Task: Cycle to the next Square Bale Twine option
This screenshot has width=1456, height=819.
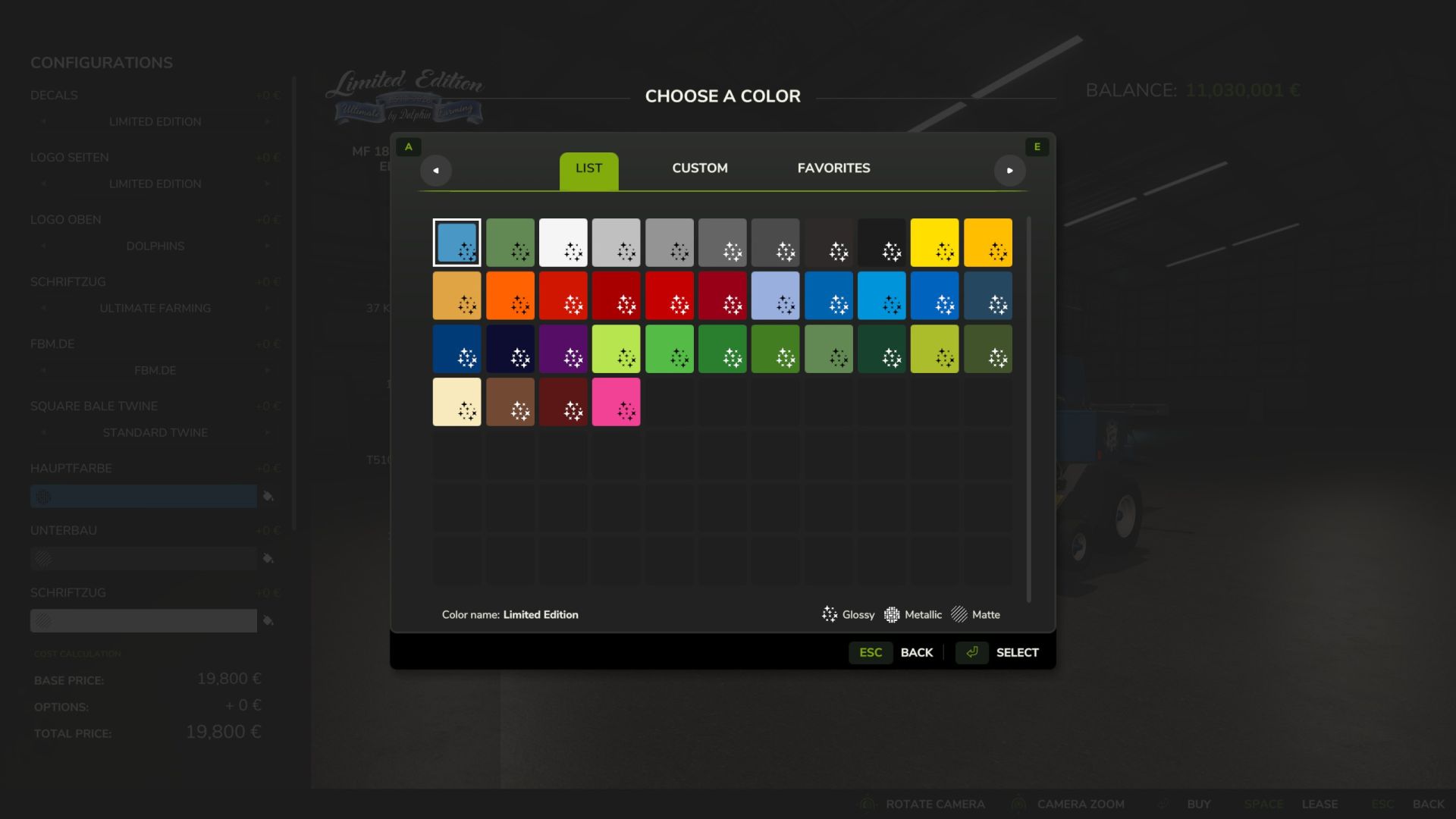Action: (267, 432)
